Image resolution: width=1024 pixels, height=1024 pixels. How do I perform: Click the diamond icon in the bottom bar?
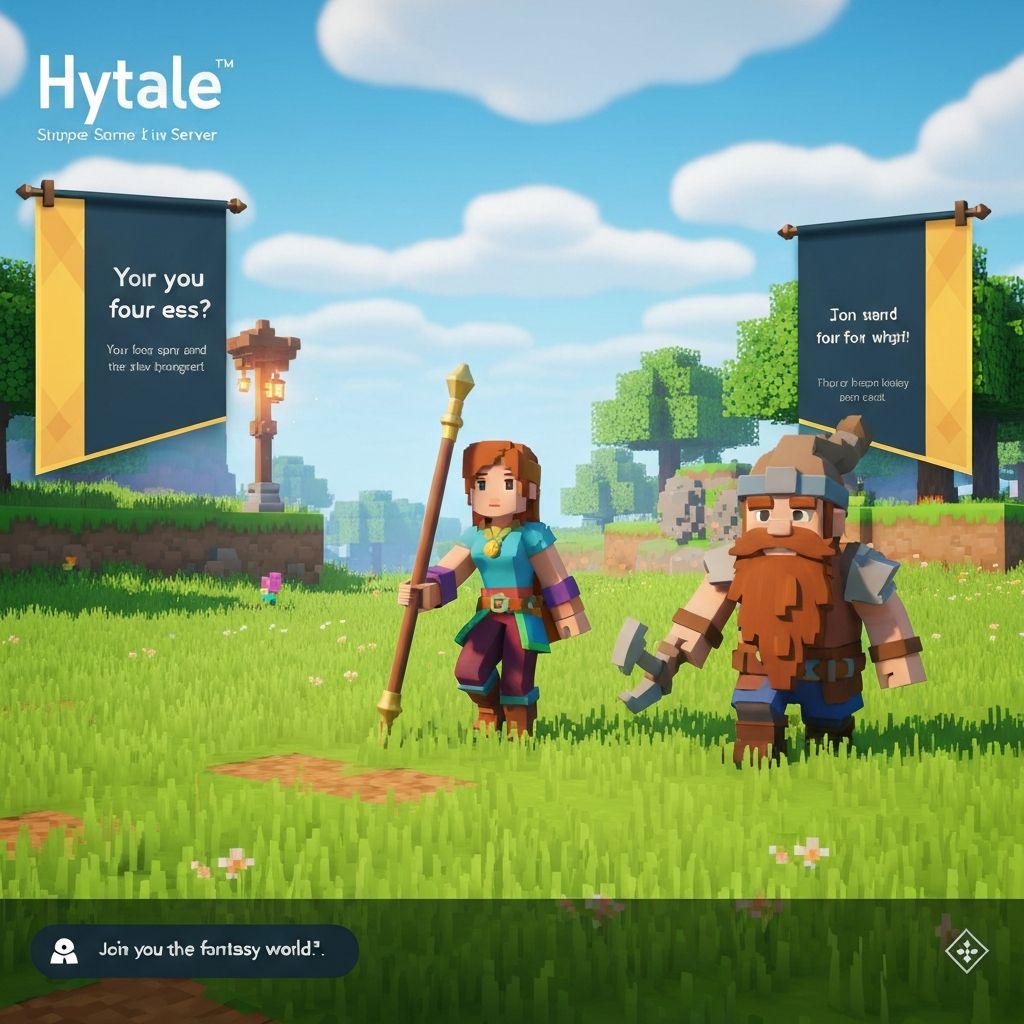[966, 951]
